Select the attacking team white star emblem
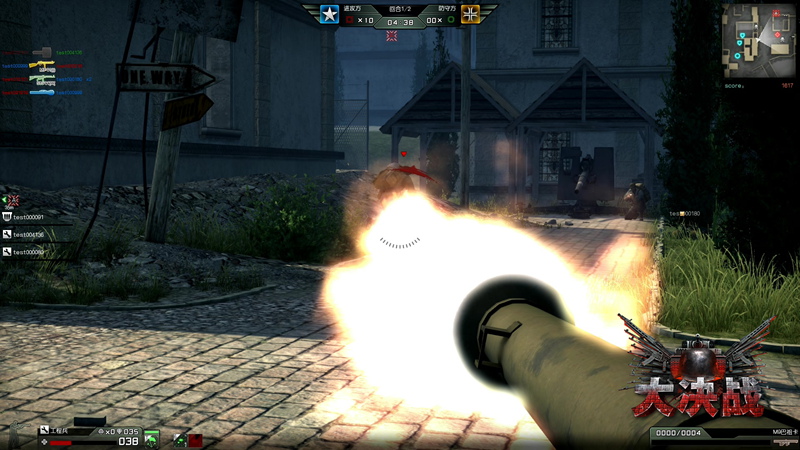This screenshot has height=450, width=800. coord(329,15)
